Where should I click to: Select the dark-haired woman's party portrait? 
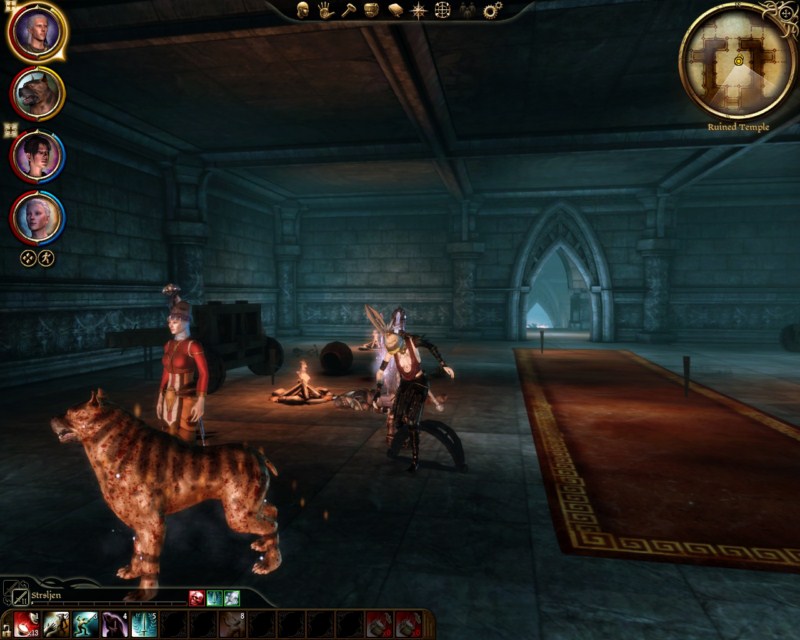[38, 156]
